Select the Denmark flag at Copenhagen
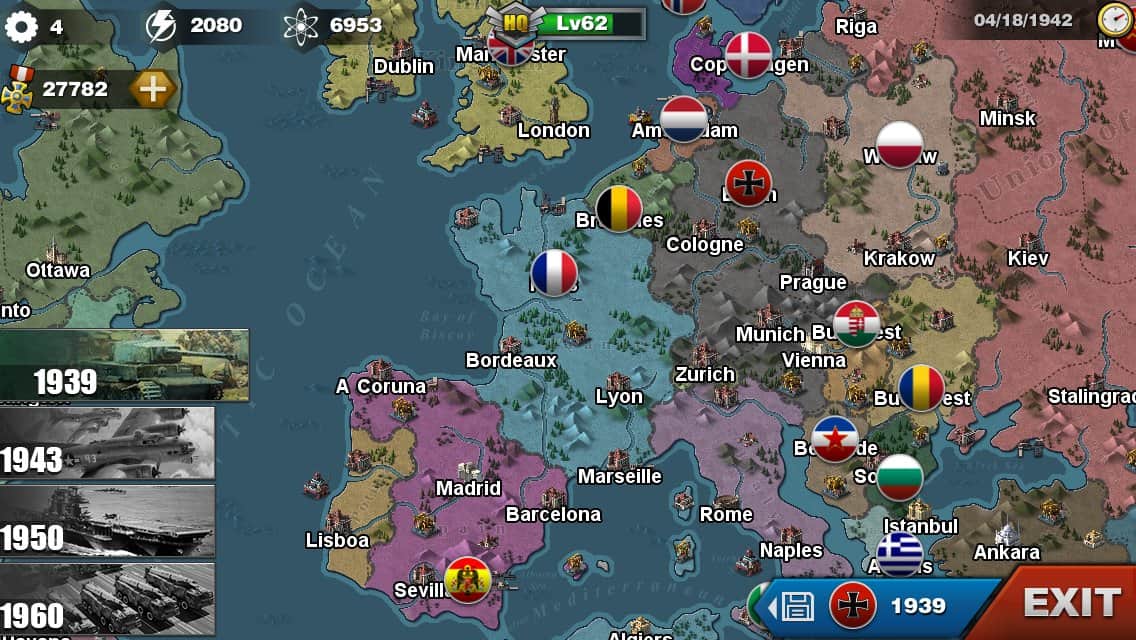The height and width of the screenshot is (640, 1136). 749,54
